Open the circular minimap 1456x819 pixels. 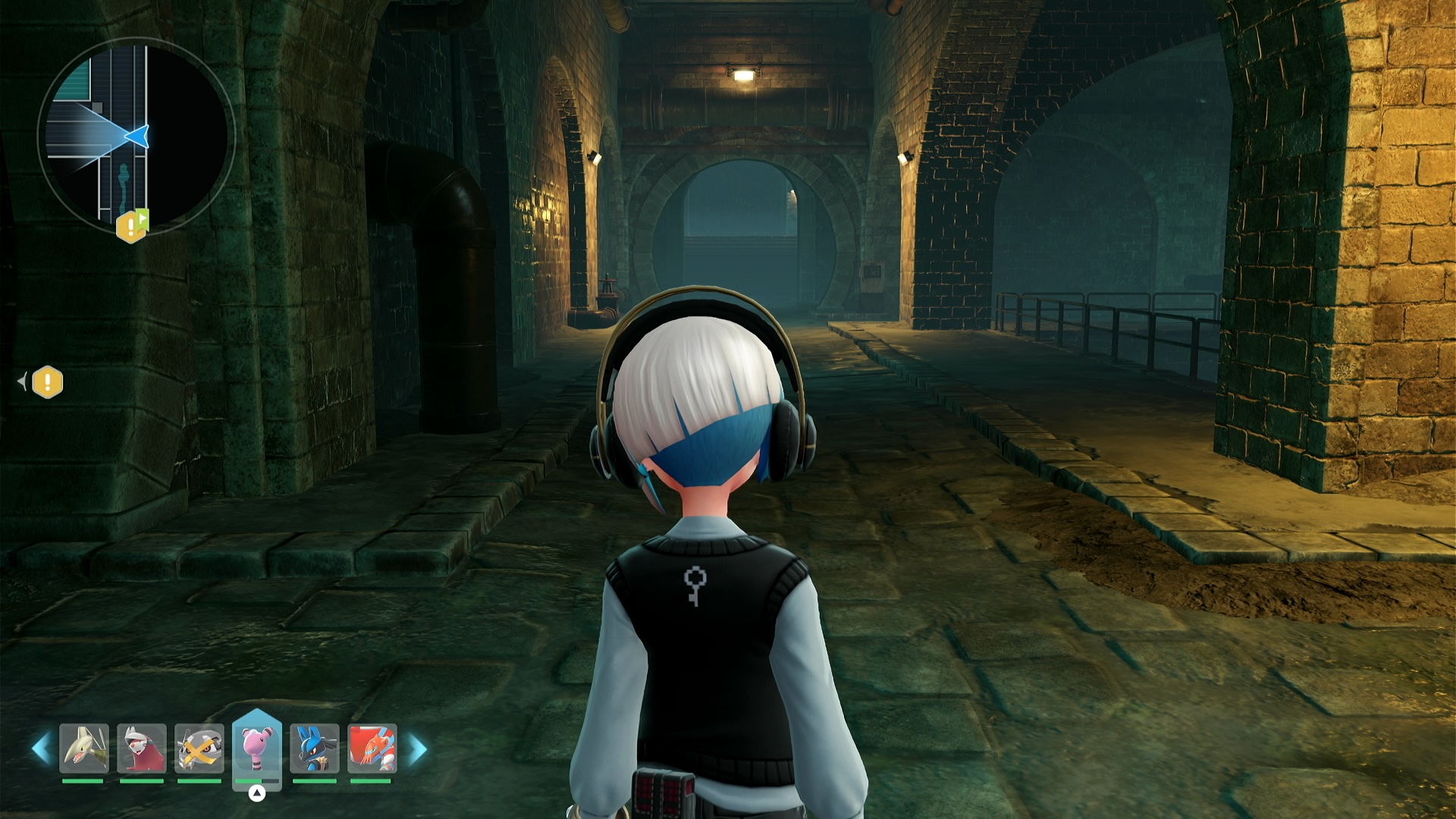coord(136,136)
